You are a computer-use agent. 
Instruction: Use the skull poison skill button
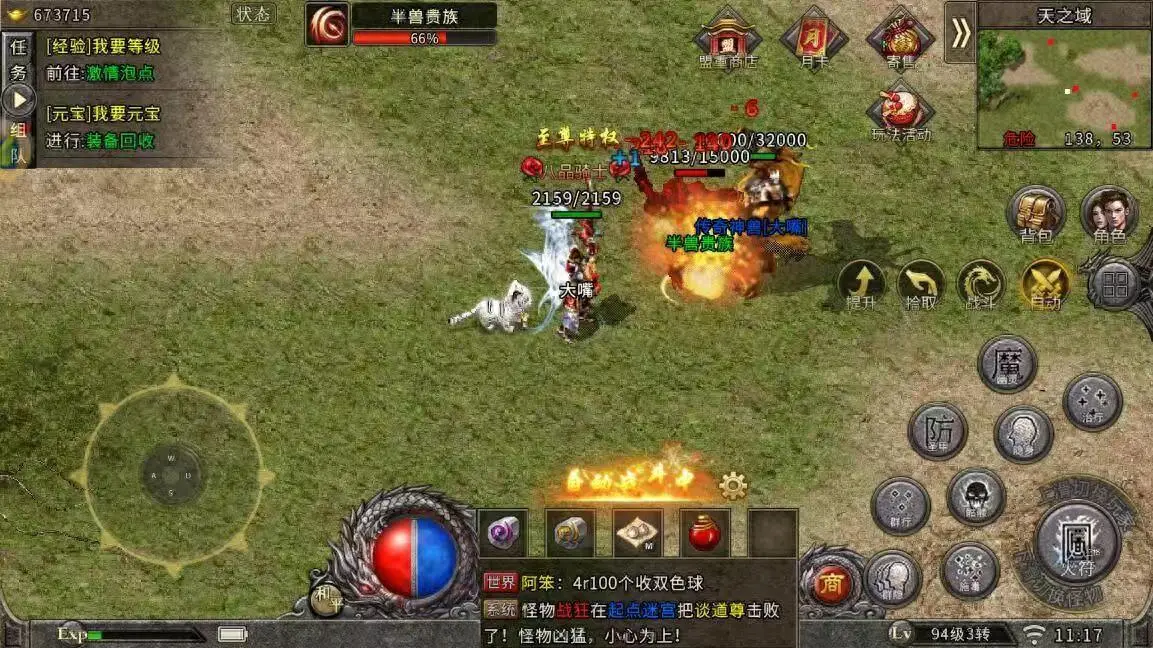[975, 496]
